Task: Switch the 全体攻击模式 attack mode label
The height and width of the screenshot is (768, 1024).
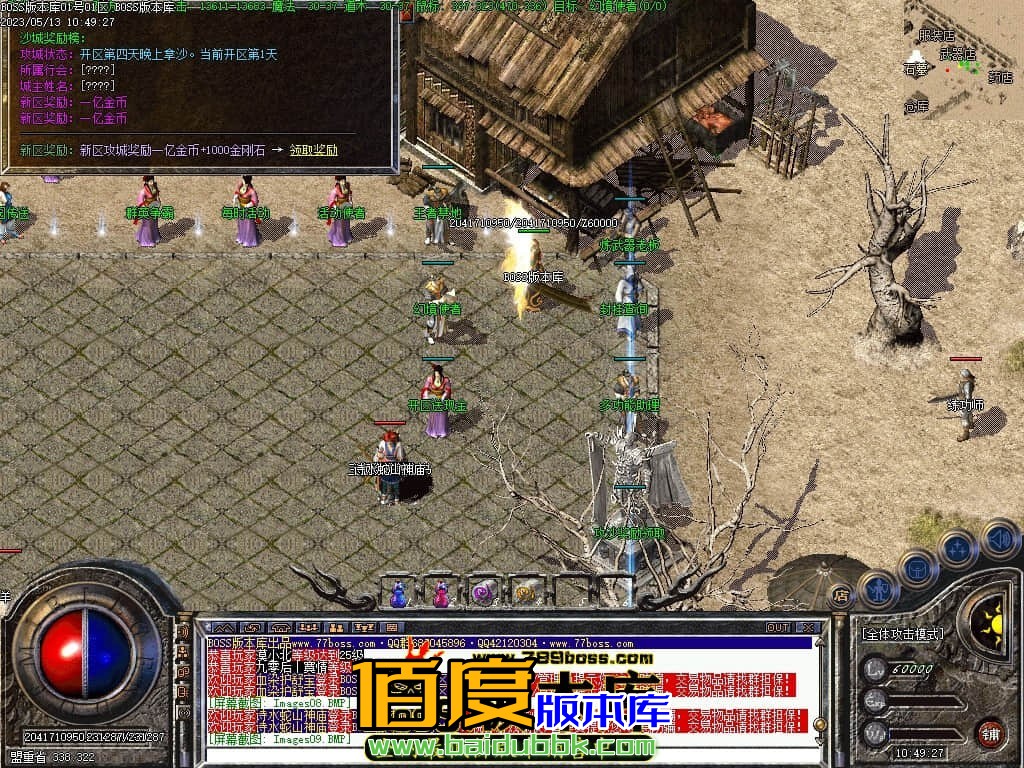Action: [x=904, y=634]
